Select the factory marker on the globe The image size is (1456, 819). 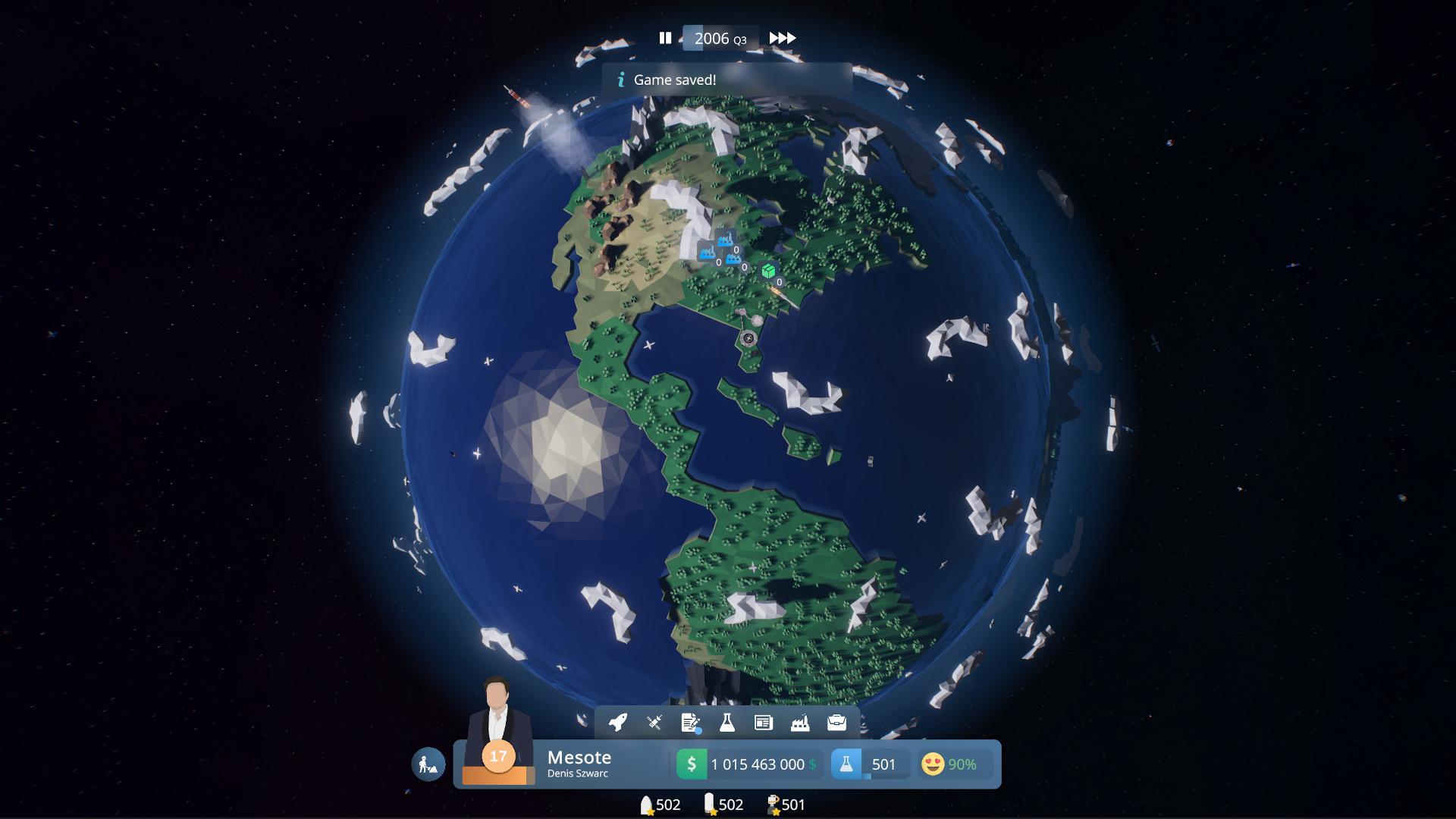pos(725,243)
